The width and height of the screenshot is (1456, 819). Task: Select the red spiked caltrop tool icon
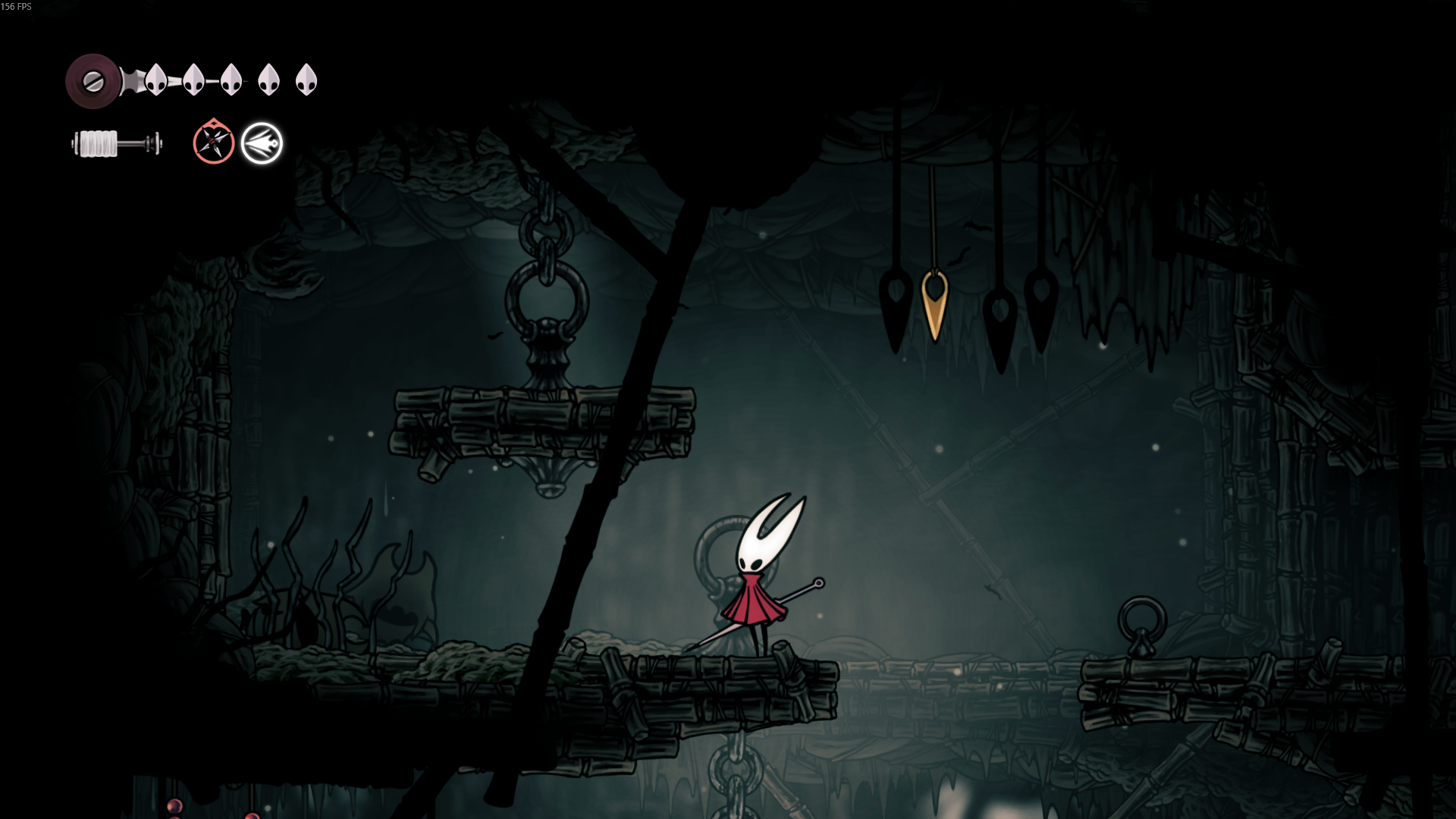click(213, 143)
